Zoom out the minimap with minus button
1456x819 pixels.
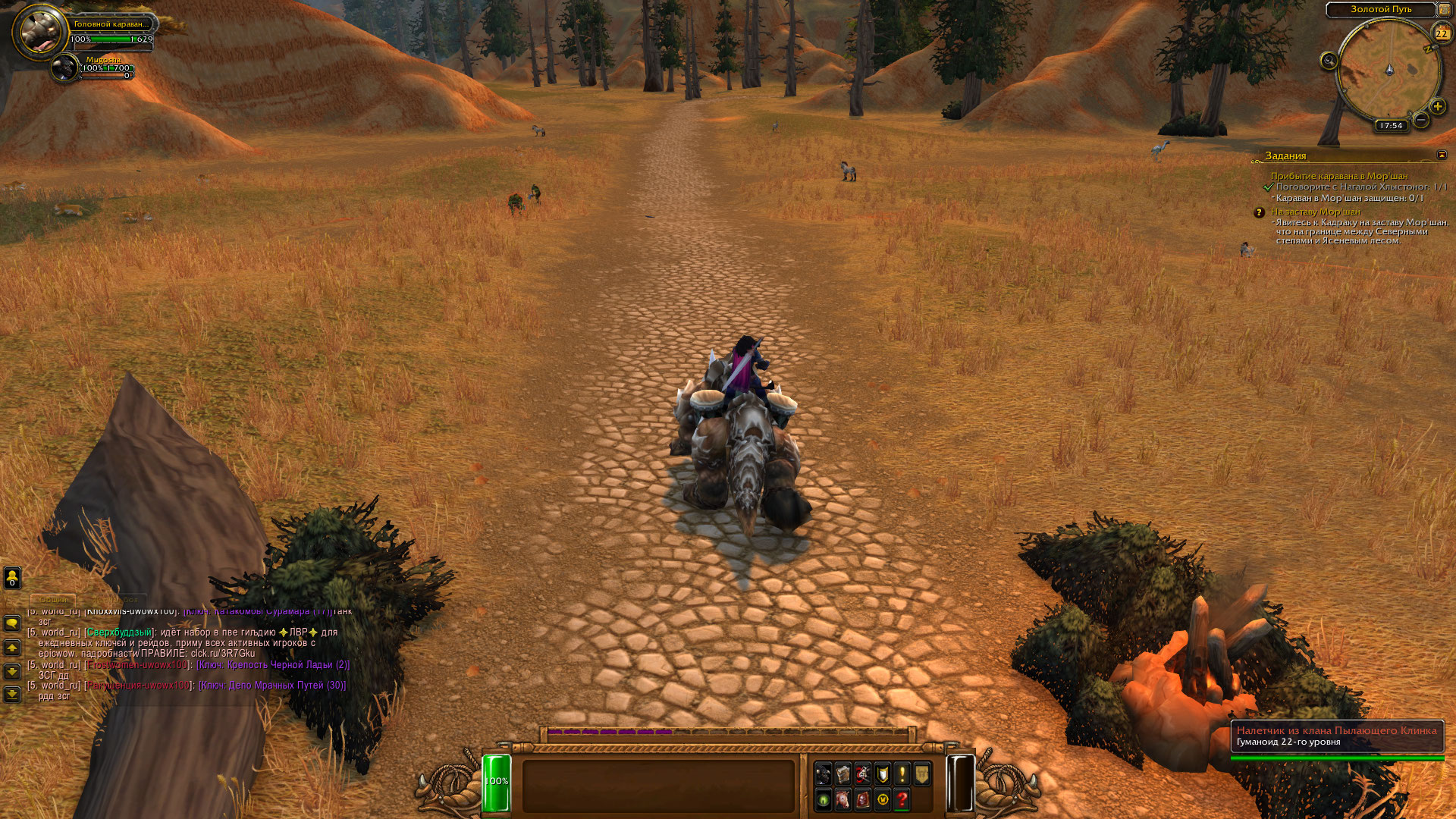(x=1421, y=120)
